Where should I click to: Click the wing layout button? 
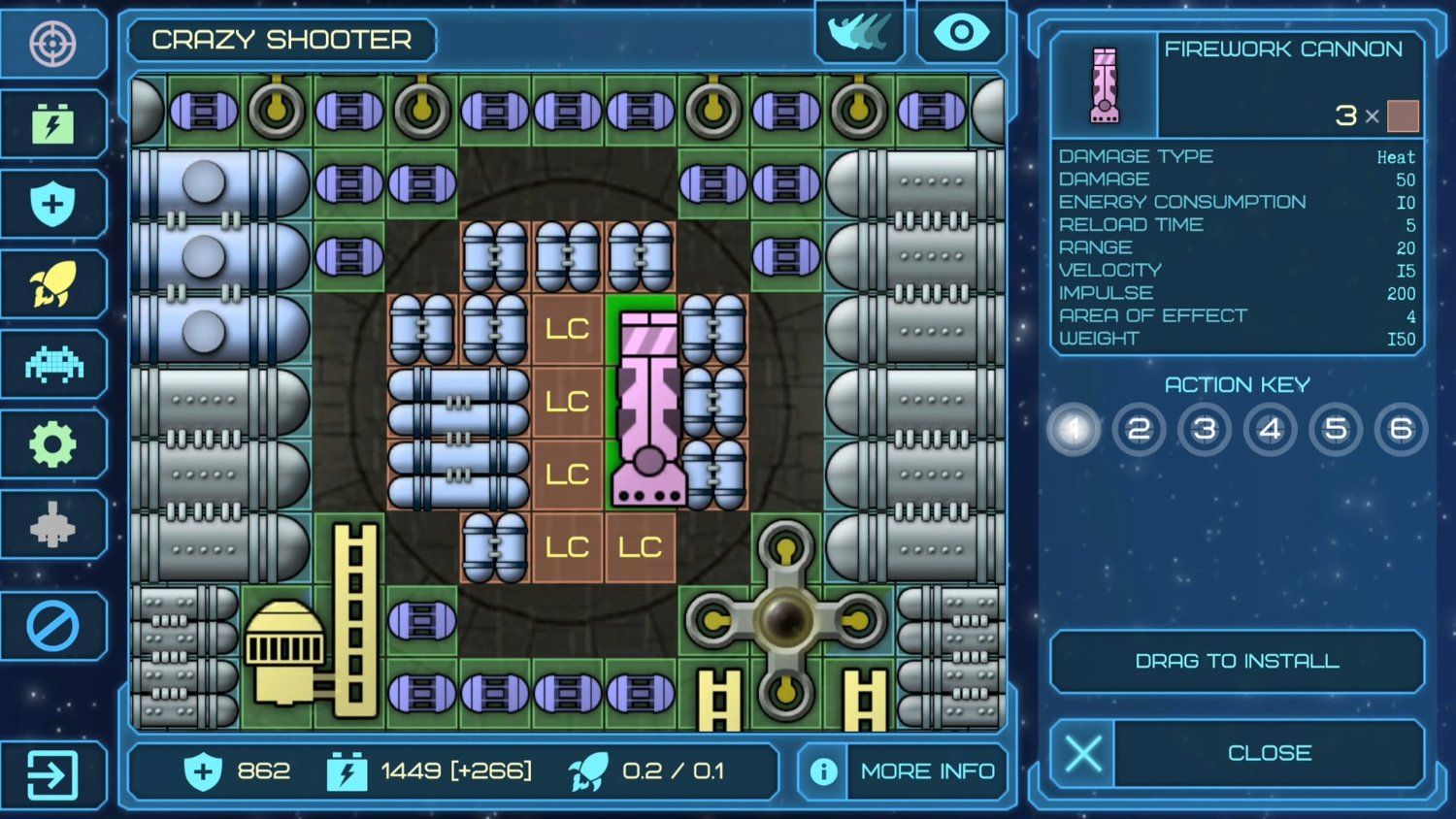(x=860, y=34)
